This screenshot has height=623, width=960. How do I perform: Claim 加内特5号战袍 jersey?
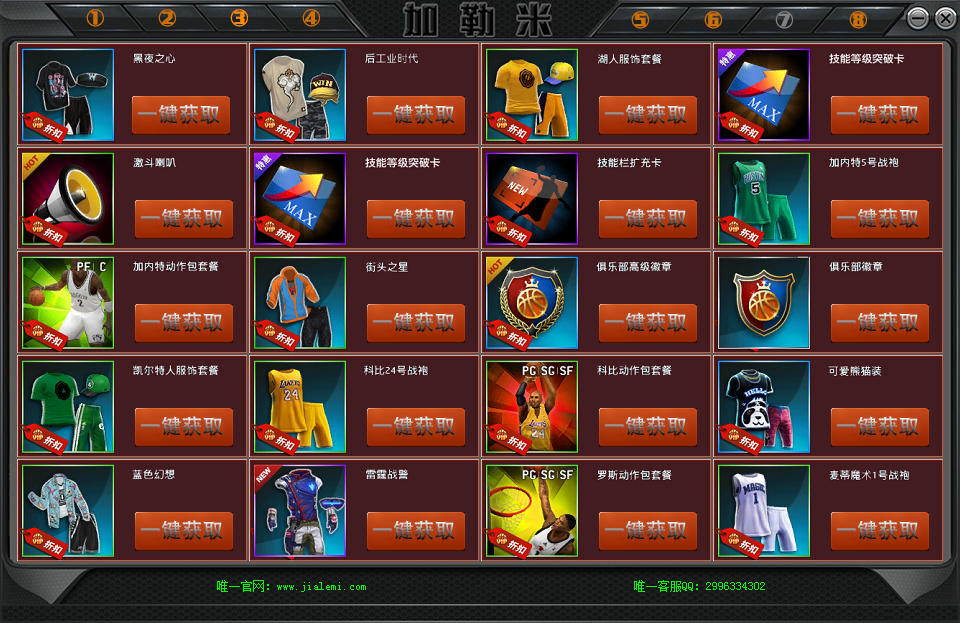pyautogui.click(x=879, y=219)
